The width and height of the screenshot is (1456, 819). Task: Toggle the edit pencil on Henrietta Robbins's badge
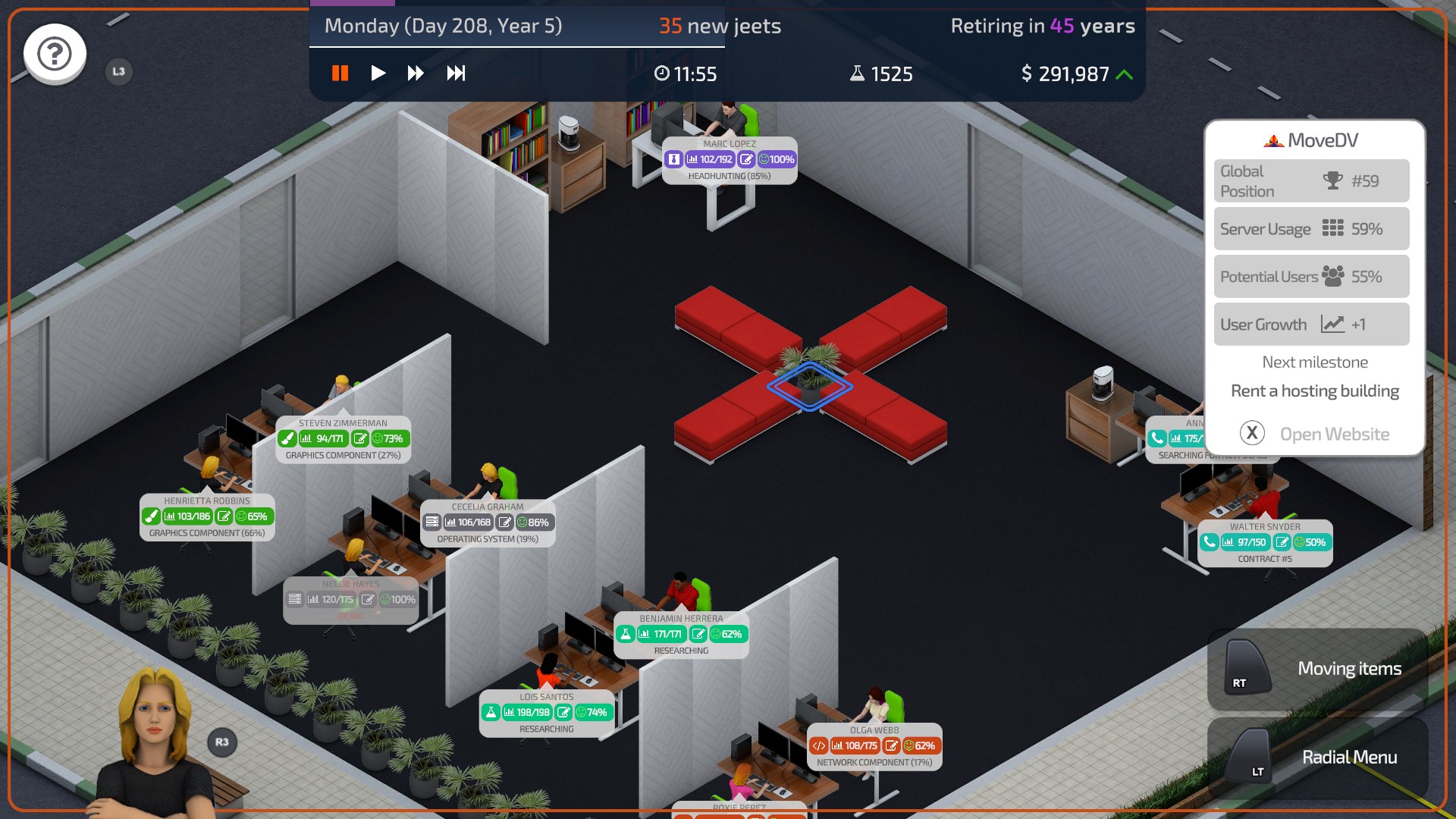point(225,516)
